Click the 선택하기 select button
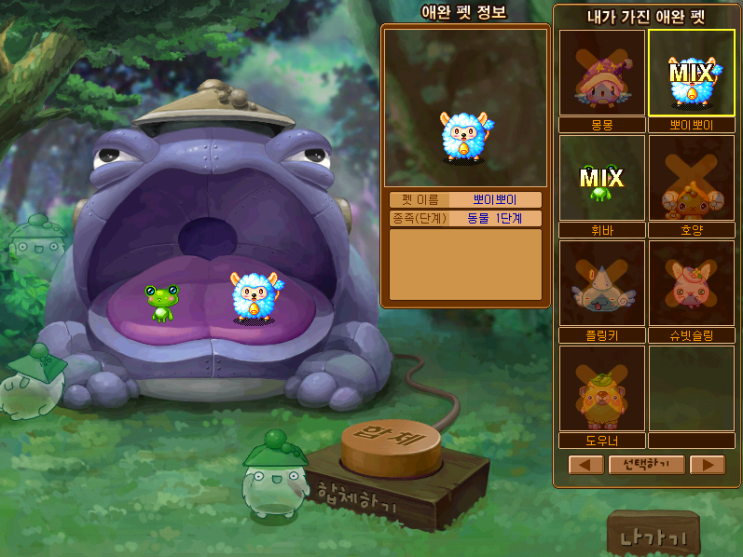The image size is (743, 557). pos(646,464)
